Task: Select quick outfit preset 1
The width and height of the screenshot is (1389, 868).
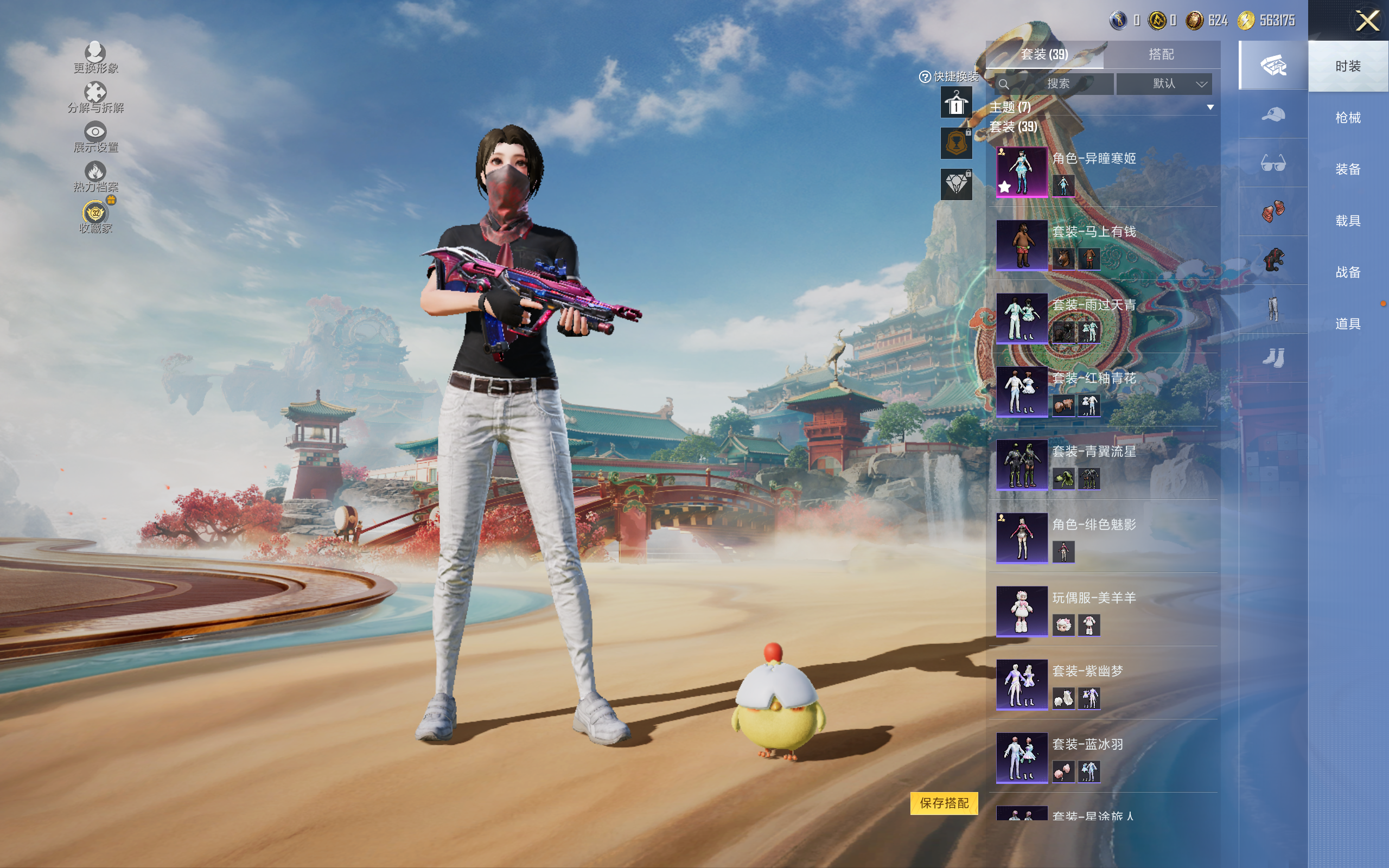Action: pyautogui.click(x=955, y=103)
